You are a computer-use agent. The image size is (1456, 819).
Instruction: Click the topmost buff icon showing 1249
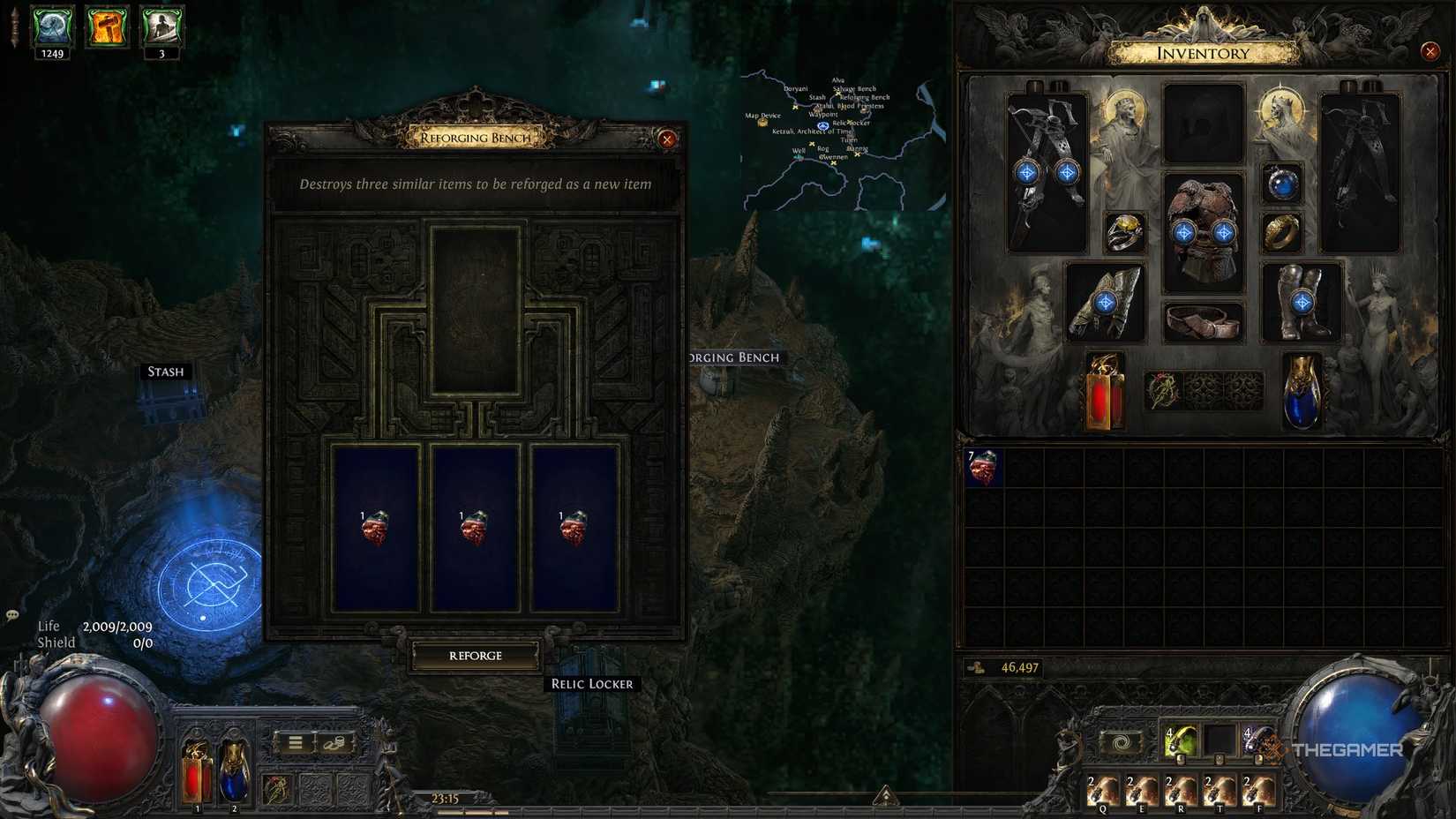(51, 26)
